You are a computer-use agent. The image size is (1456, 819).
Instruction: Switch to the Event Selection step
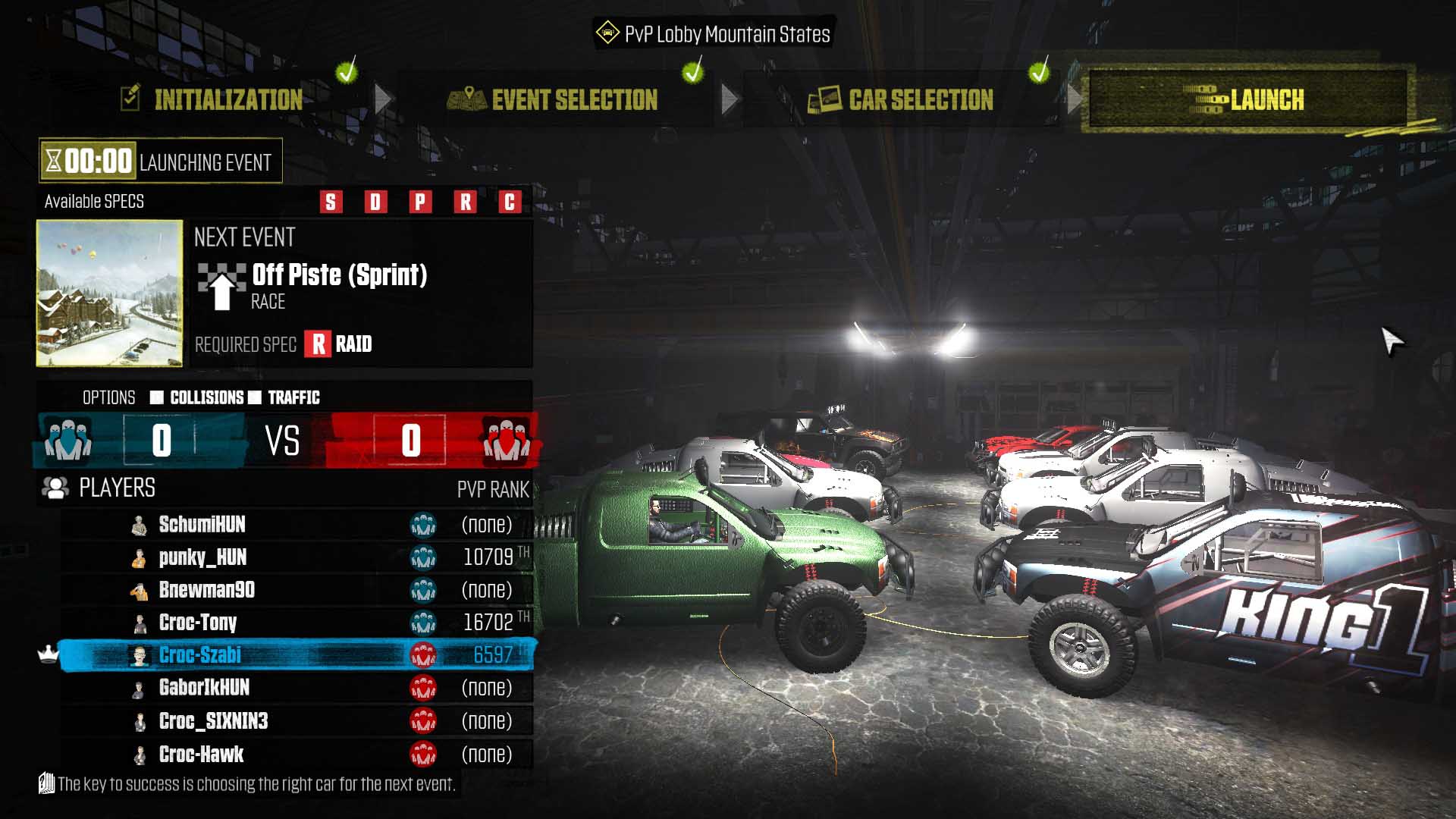pos(573,99)
